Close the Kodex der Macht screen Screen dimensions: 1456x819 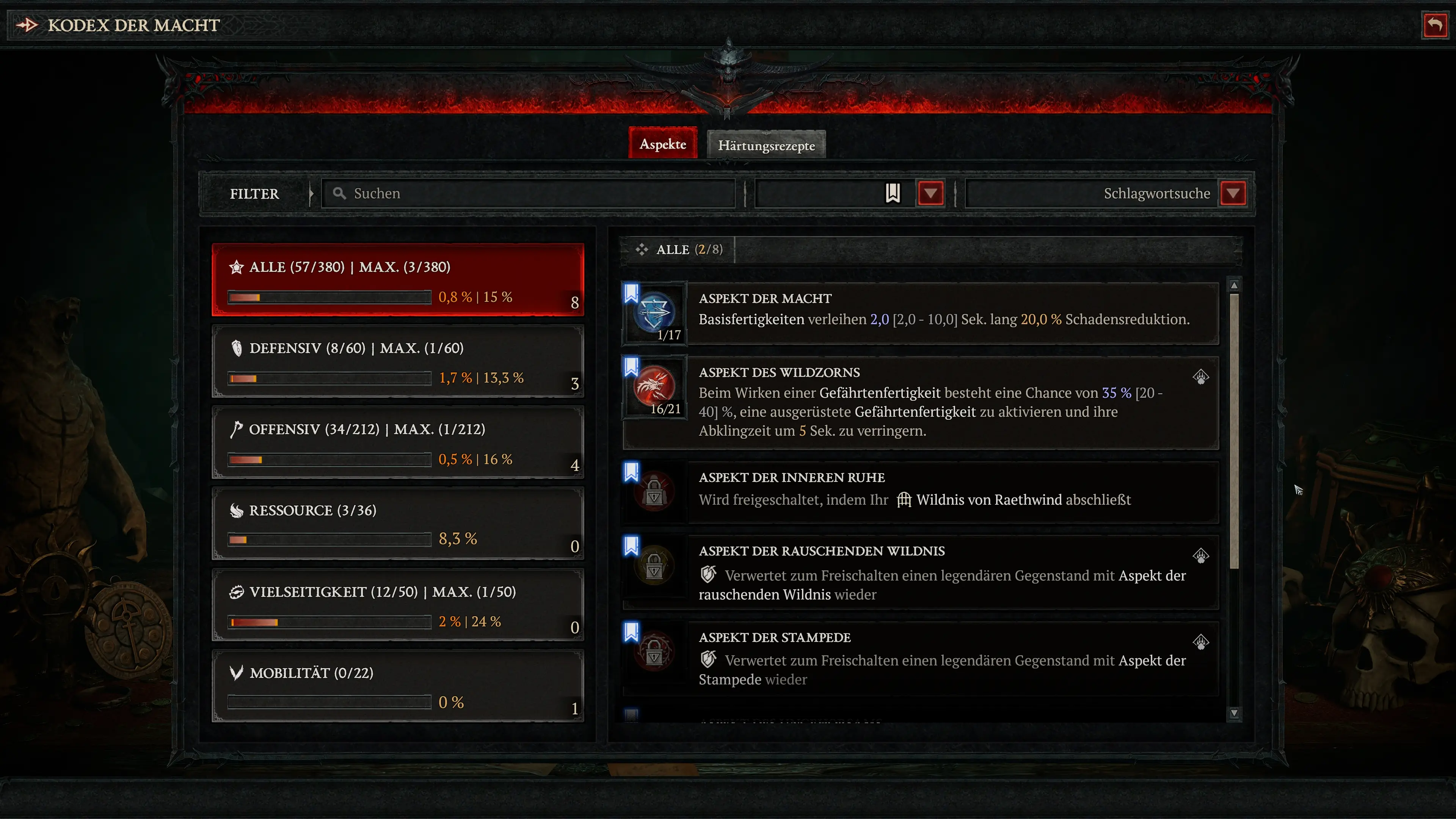pyautogui.click(x=1434, y=25)
